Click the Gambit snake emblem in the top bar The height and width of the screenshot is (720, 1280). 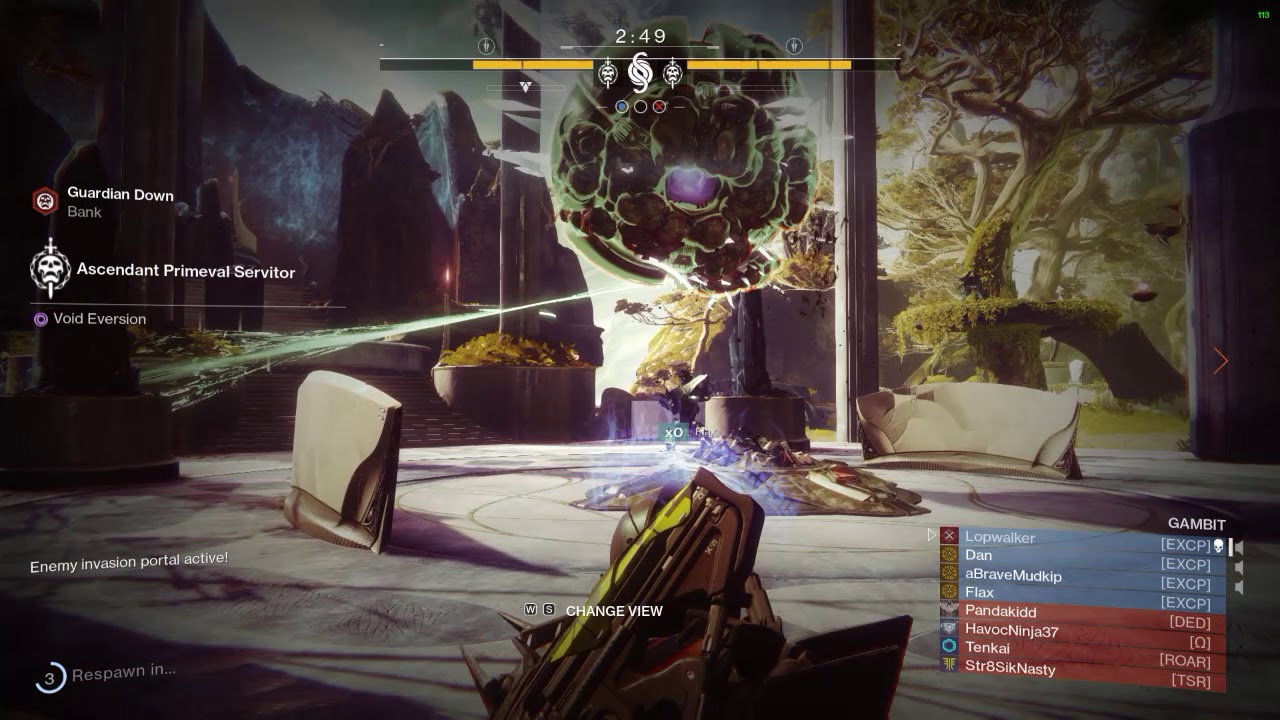pos(639,72)
